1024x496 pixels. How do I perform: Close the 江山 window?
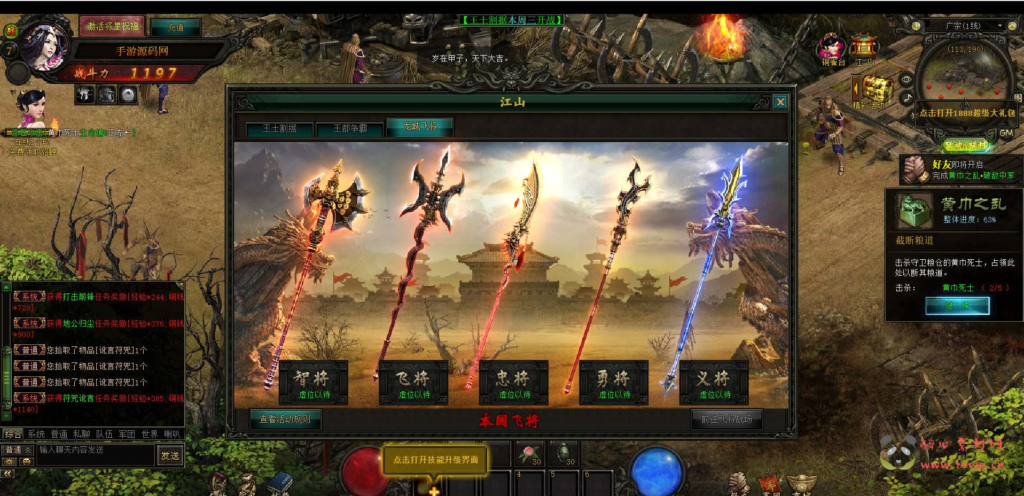tap(780, 101)
